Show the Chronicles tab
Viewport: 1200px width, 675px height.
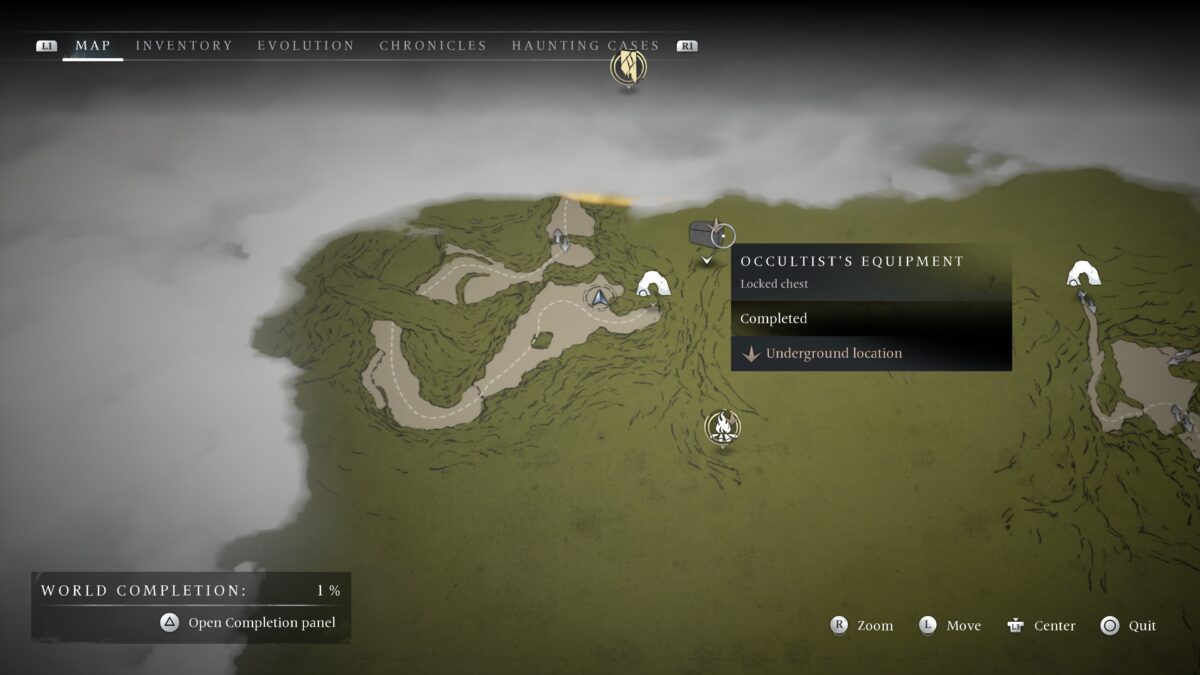coord(433,46)
